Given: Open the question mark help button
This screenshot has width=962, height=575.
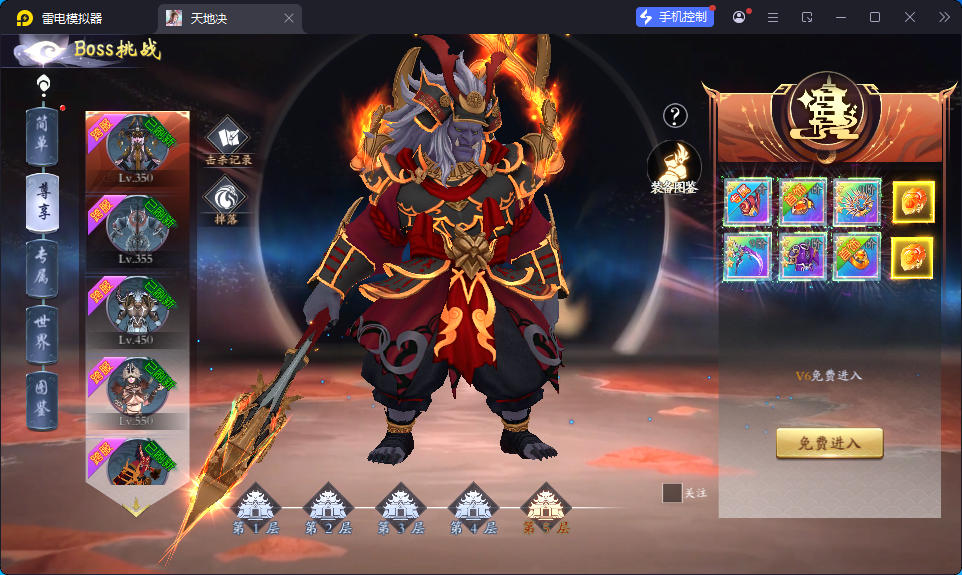Looking at the screenshot, I should pos(676,116).
